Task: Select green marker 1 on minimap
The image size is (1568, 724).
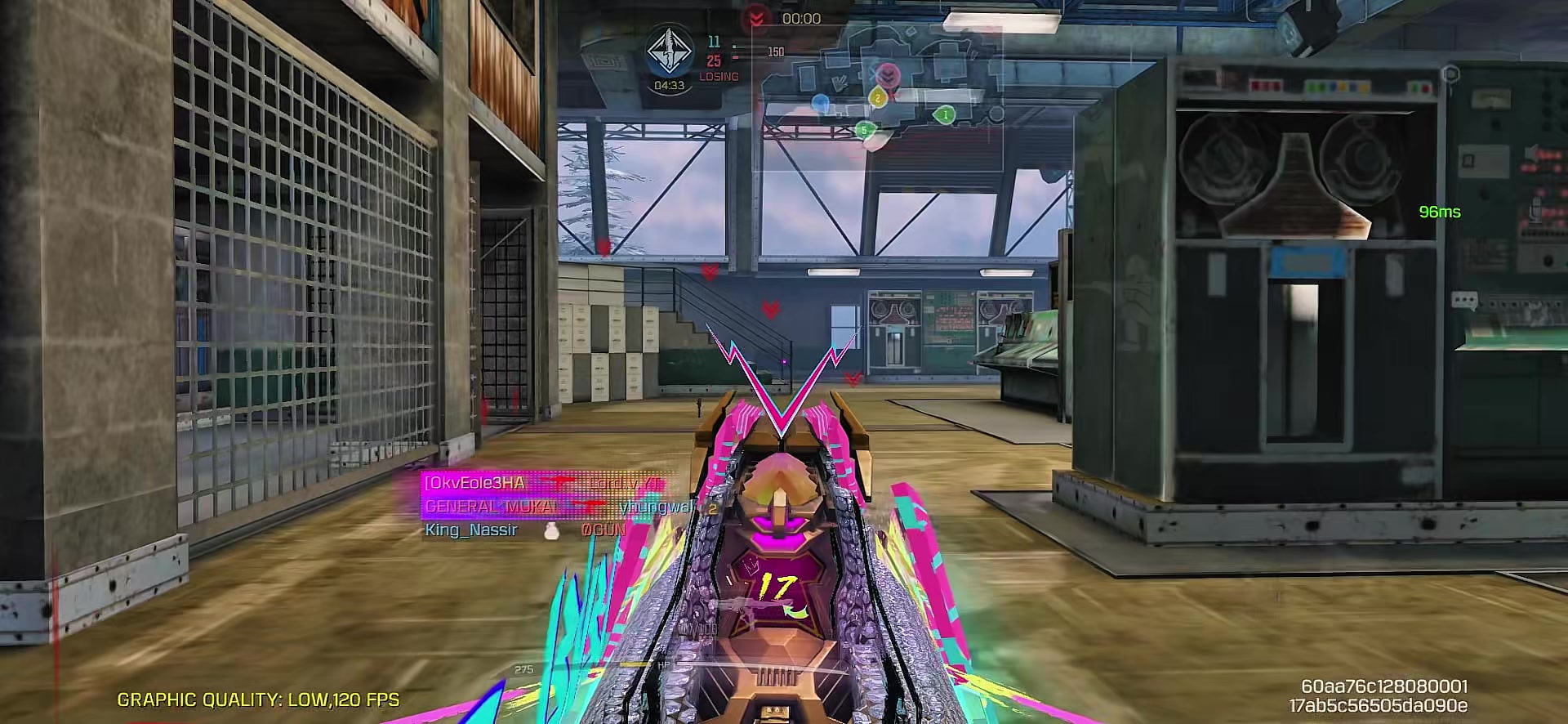Action: tap(945, 115)
